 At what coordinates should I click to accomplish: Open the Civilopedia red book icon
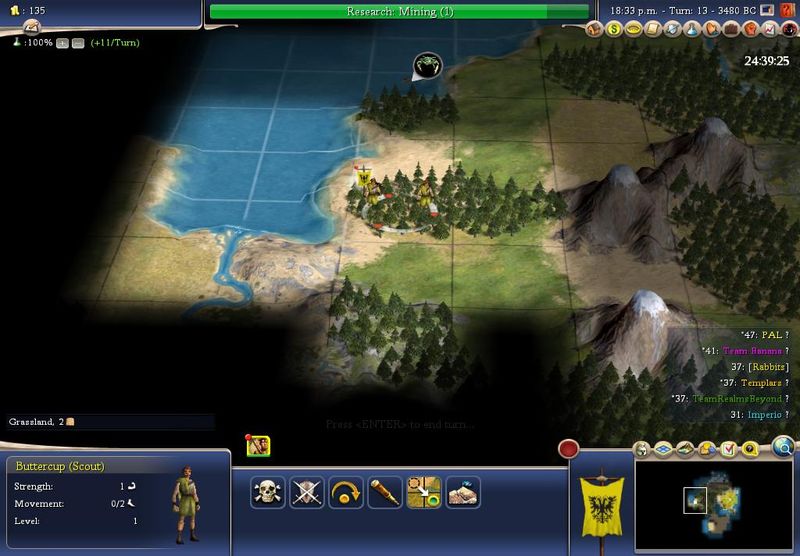click(x=789, y=10)
